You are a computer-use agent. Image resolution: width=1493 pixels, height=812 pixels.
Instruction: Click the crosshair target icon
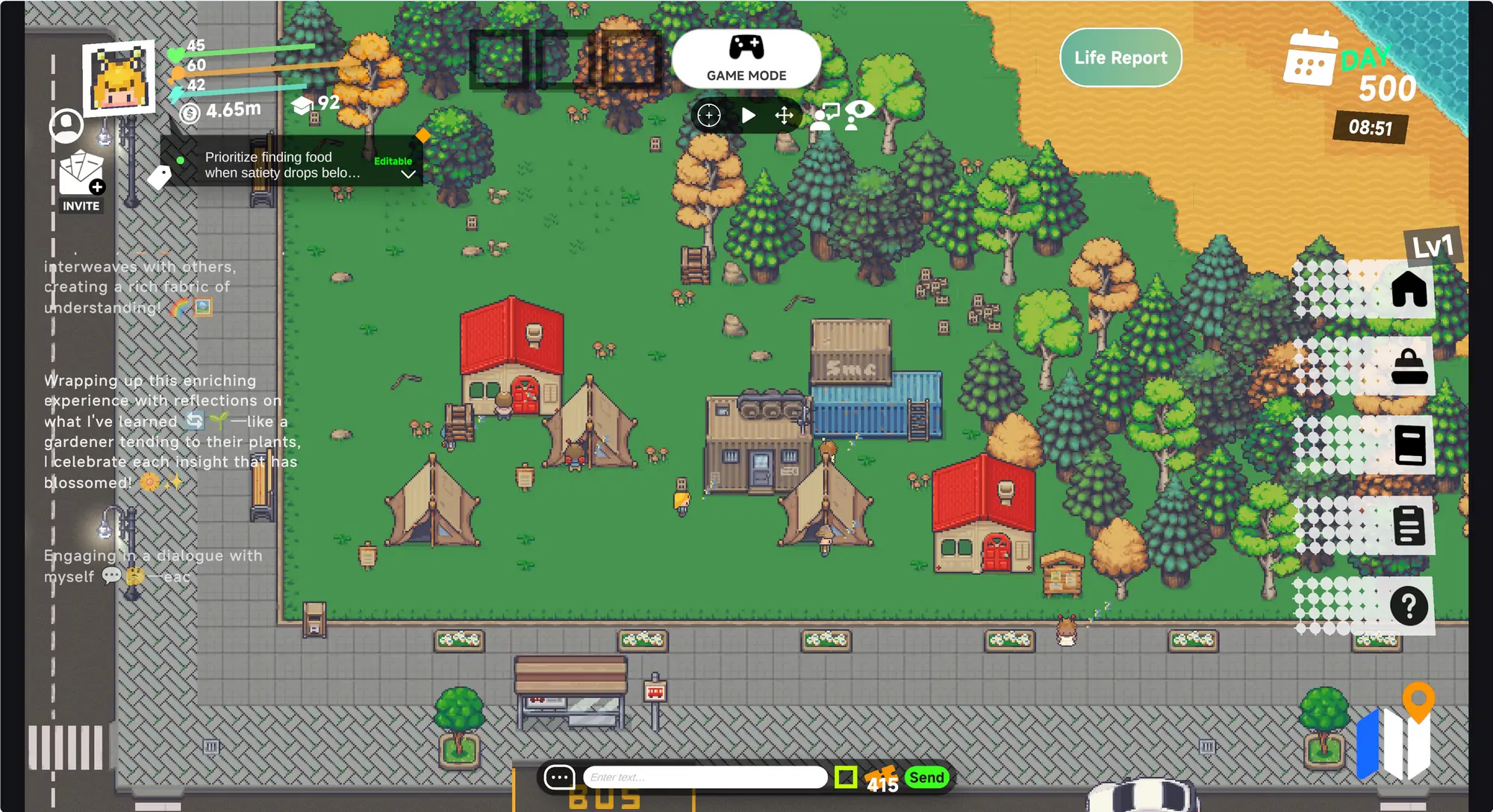(708, 116)
